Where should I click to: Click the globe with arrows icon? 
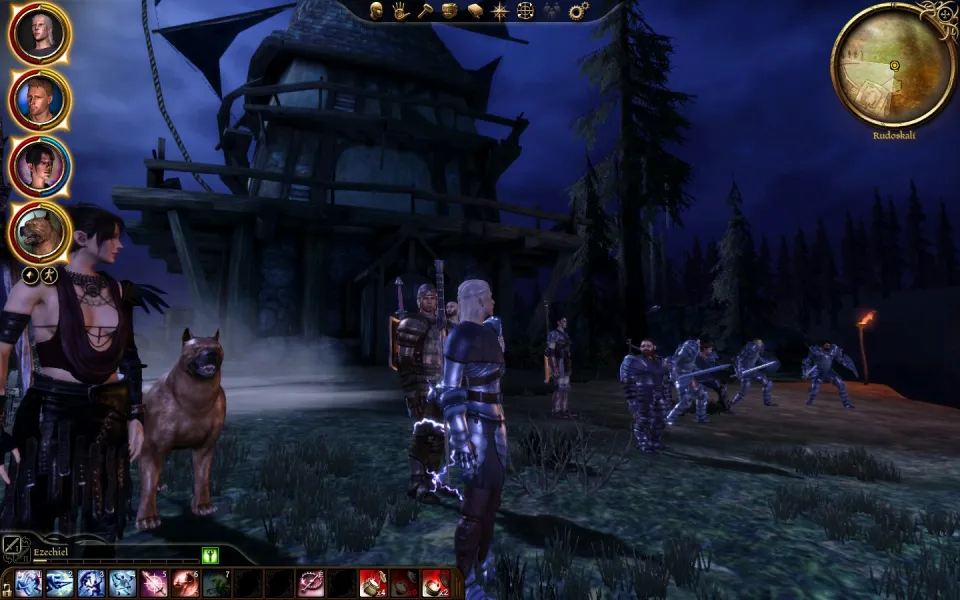[x=525, y=11]
